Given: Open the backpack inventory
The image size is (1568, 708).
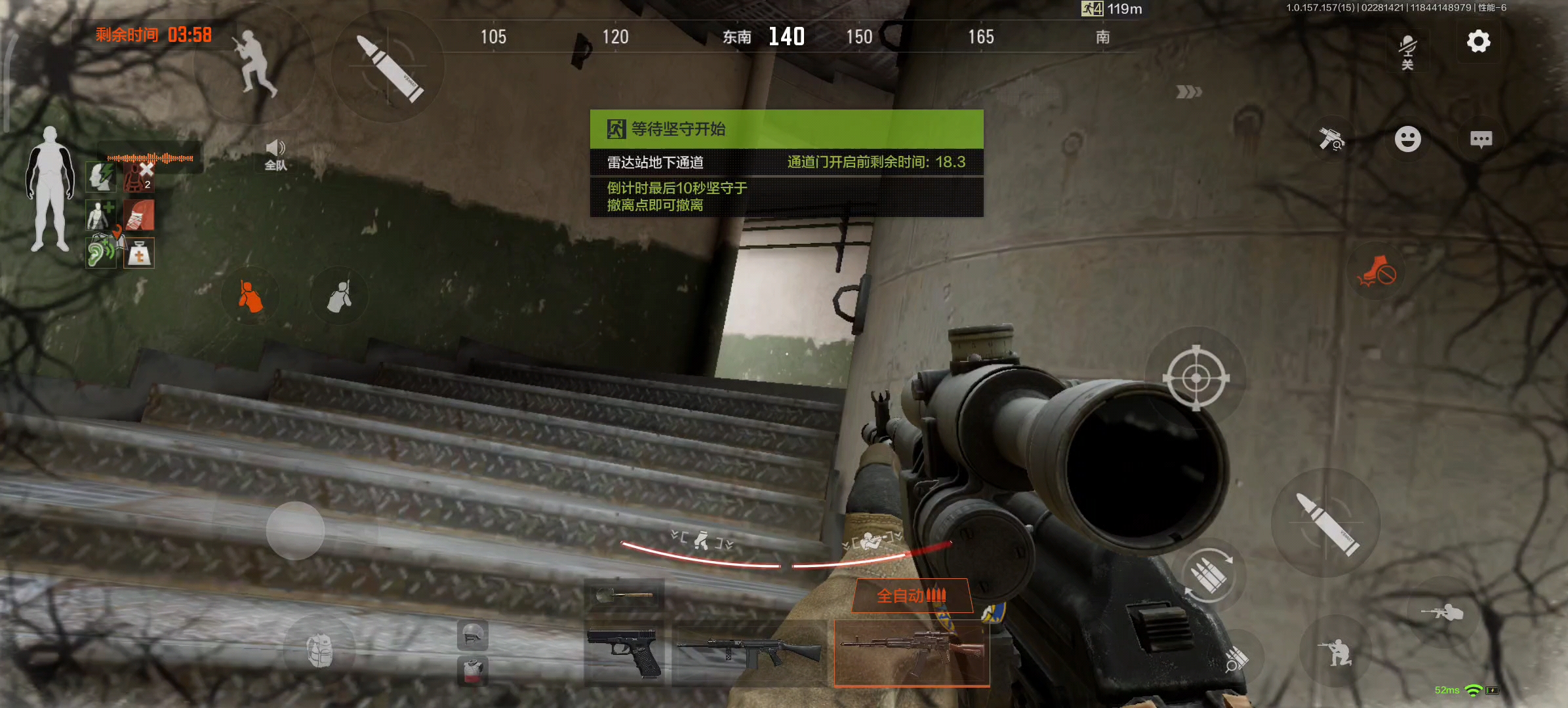Looking at the screenshot, I should coord(319,650).
